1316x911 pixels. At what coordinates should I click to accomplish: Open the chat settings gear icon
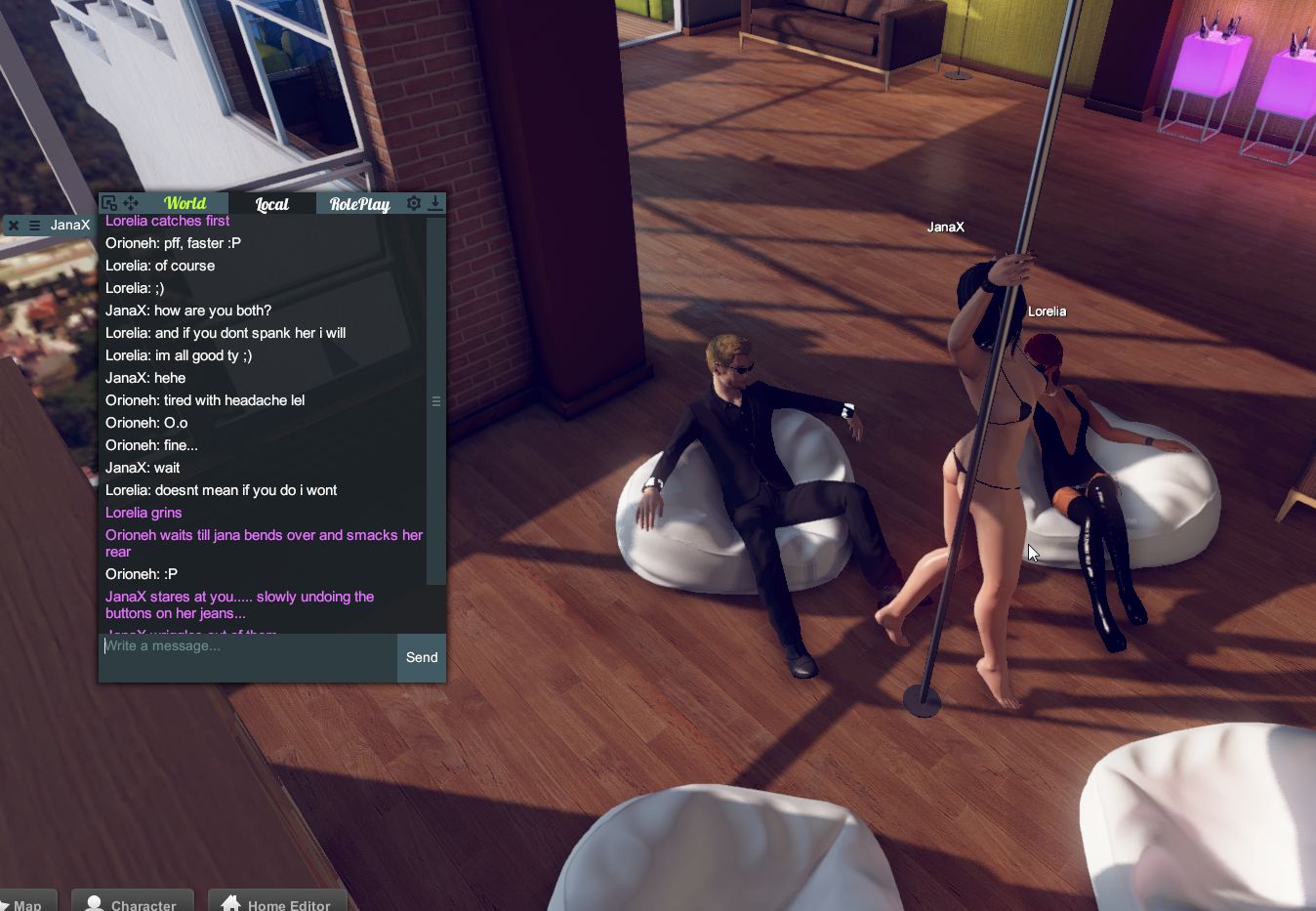(x=413, y=203)
